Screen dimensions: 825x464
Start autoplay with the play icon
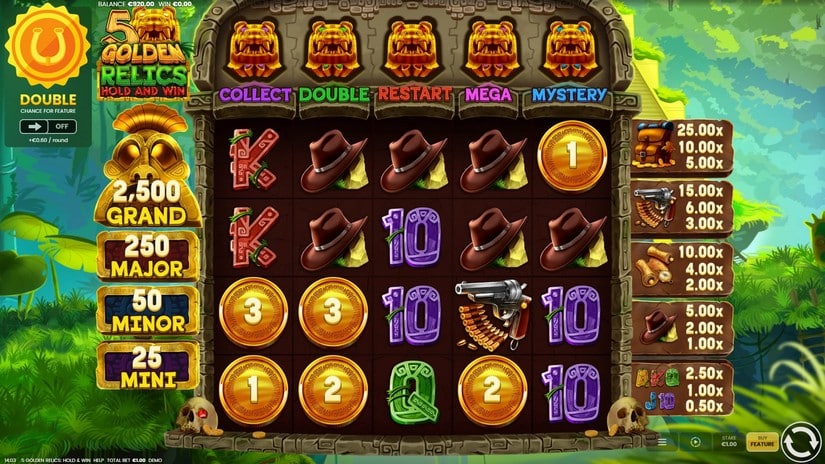tap(695, 441)
